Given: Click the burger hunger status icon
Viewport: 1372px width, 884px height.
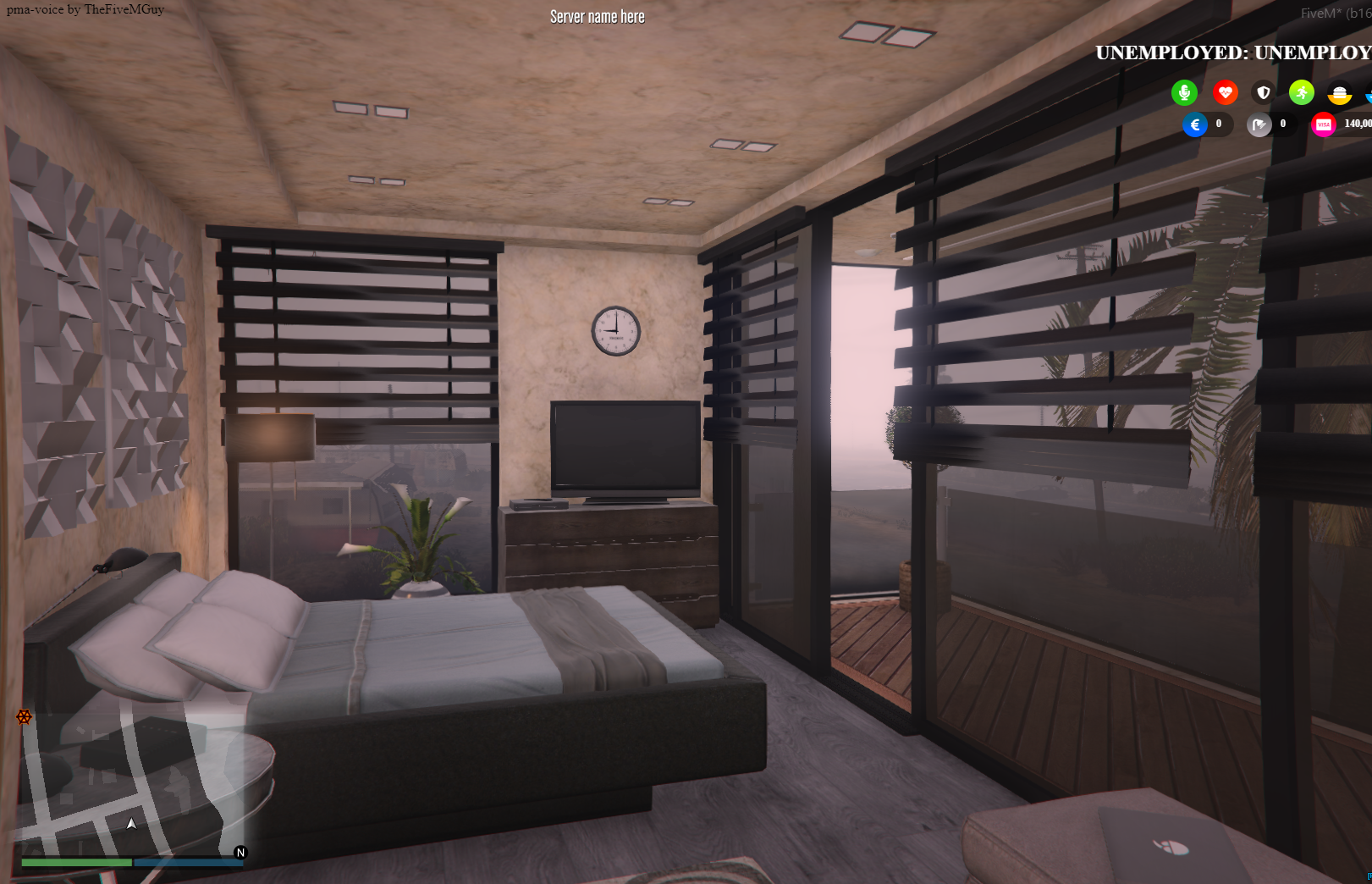Looking at the screenshot, I should (x=1338, y=95).
